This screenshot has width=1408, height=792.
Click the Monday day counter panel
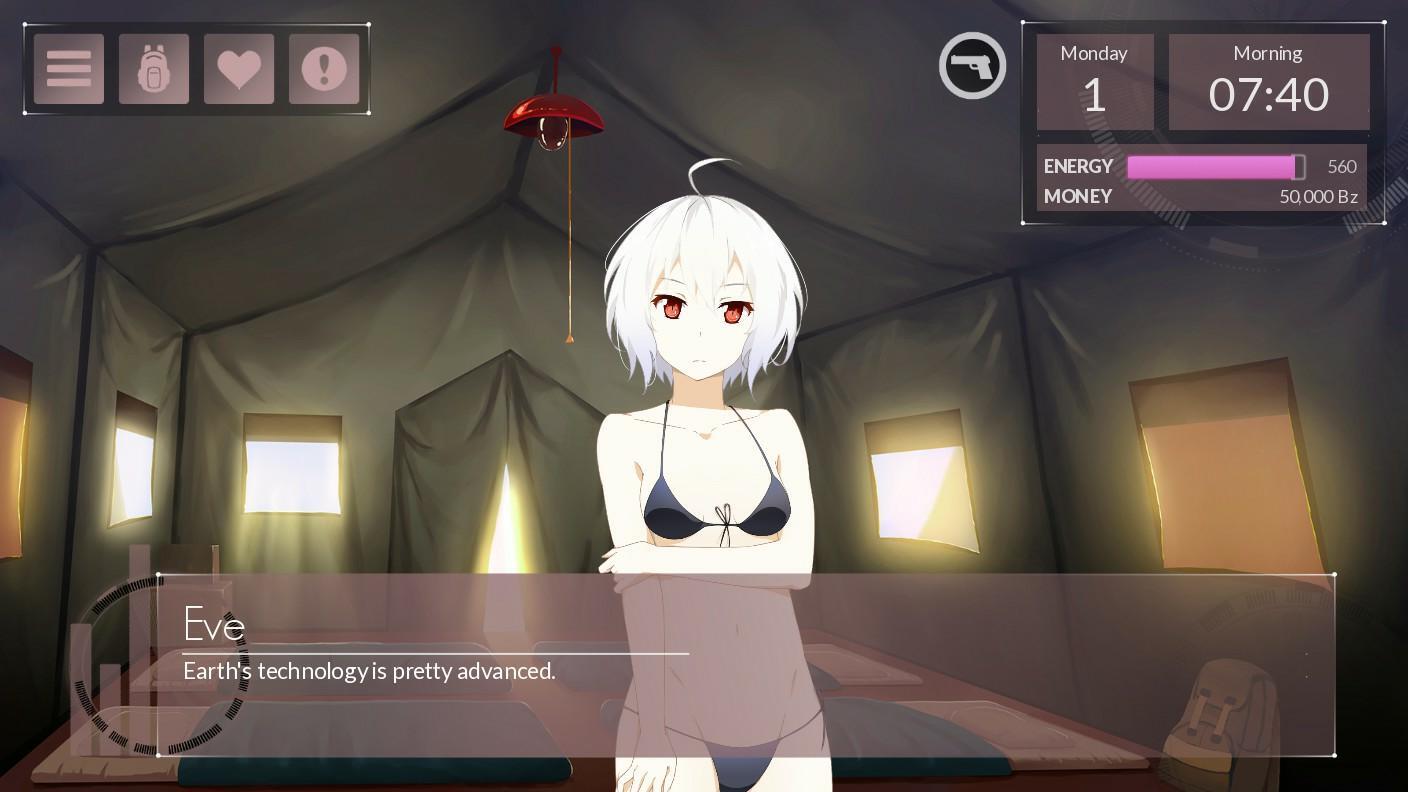[x=1093, y=80]
